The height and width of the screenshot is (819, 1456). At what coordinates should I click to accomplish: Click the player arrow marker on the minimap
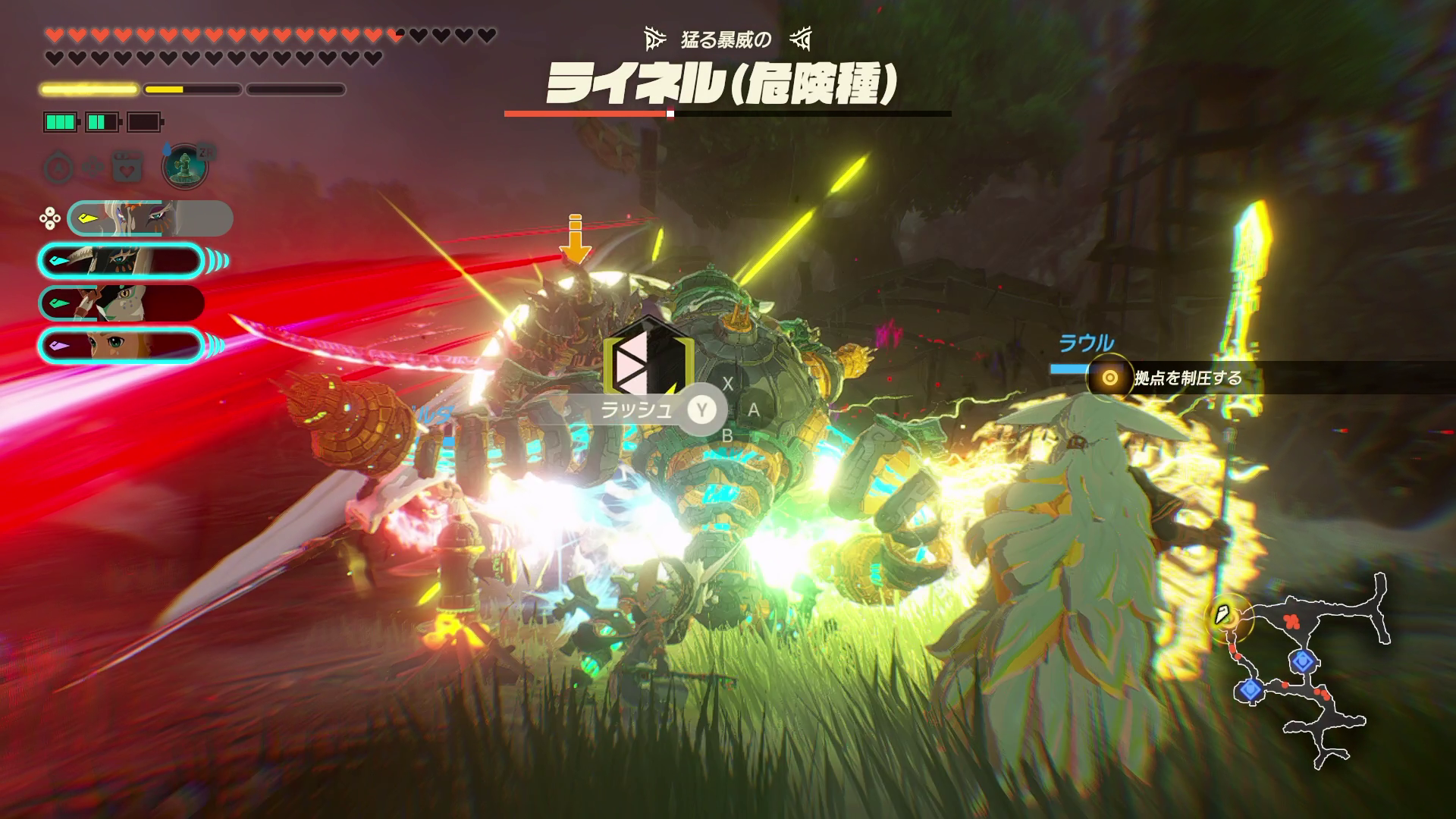pyautogui.click(x=1222, y=615)
